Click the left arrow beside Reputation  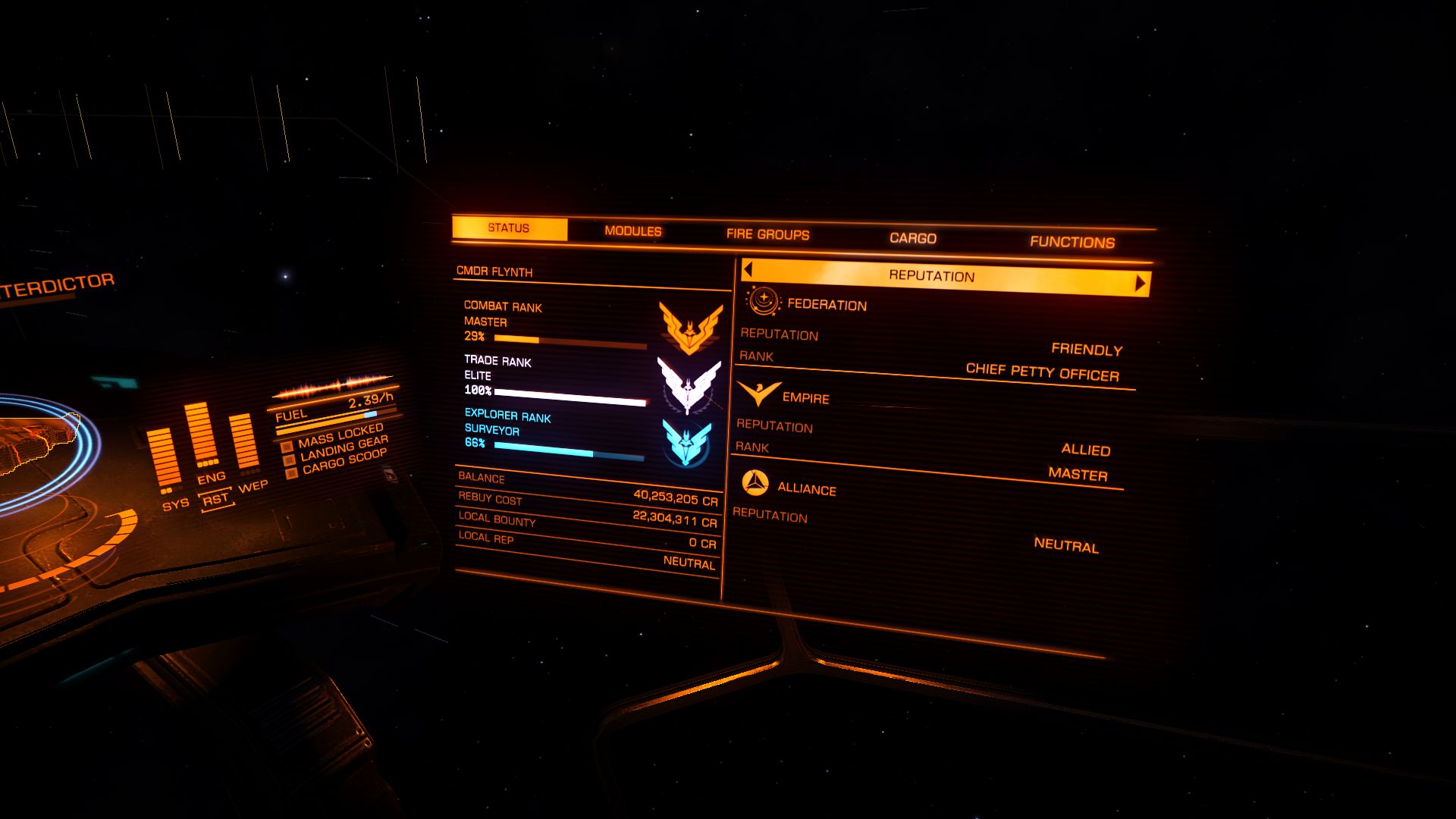pyautogui.click(x=748, y=269)
